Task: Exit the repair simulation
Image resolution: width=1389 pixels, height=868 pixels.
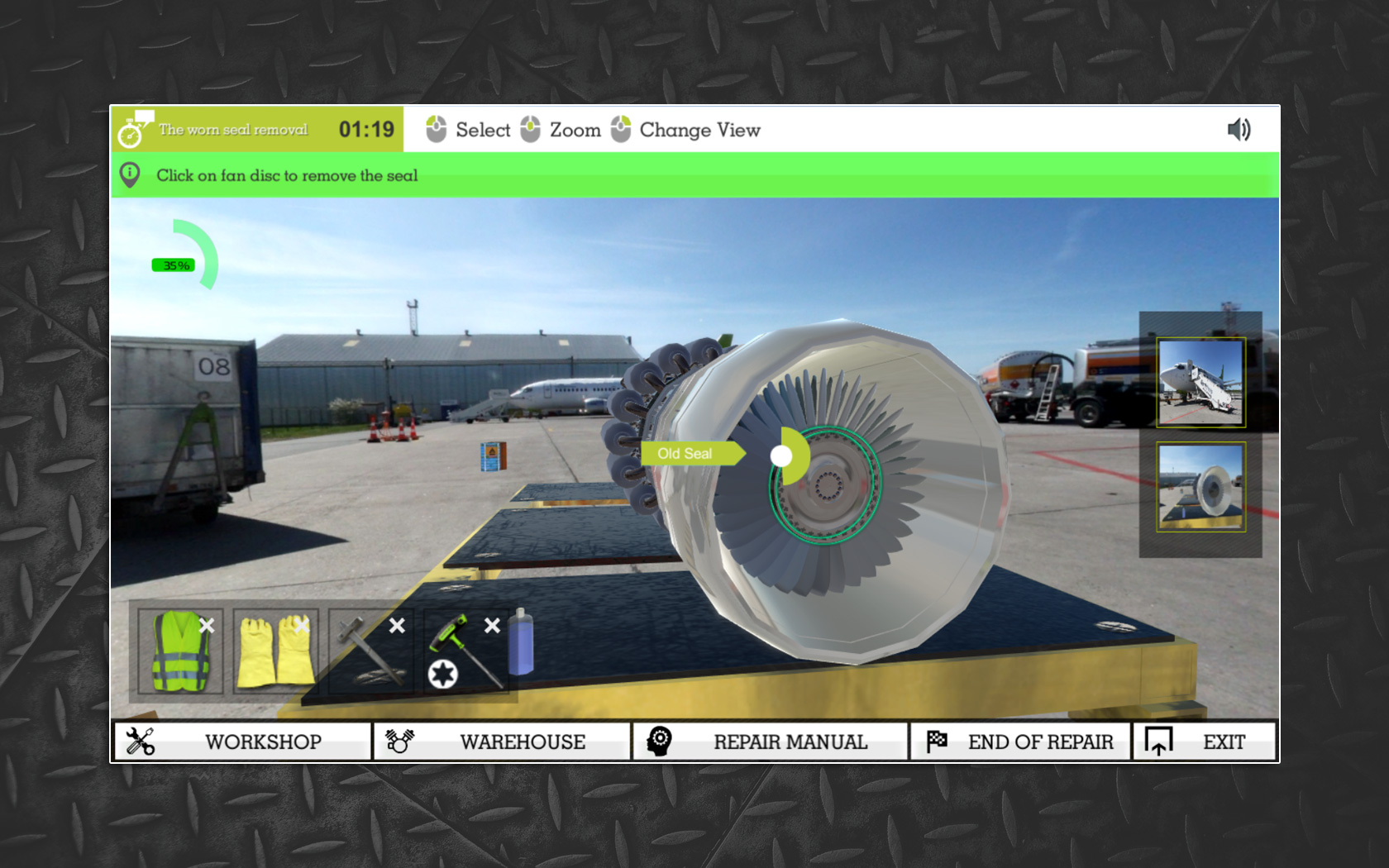Action: 1205,742
